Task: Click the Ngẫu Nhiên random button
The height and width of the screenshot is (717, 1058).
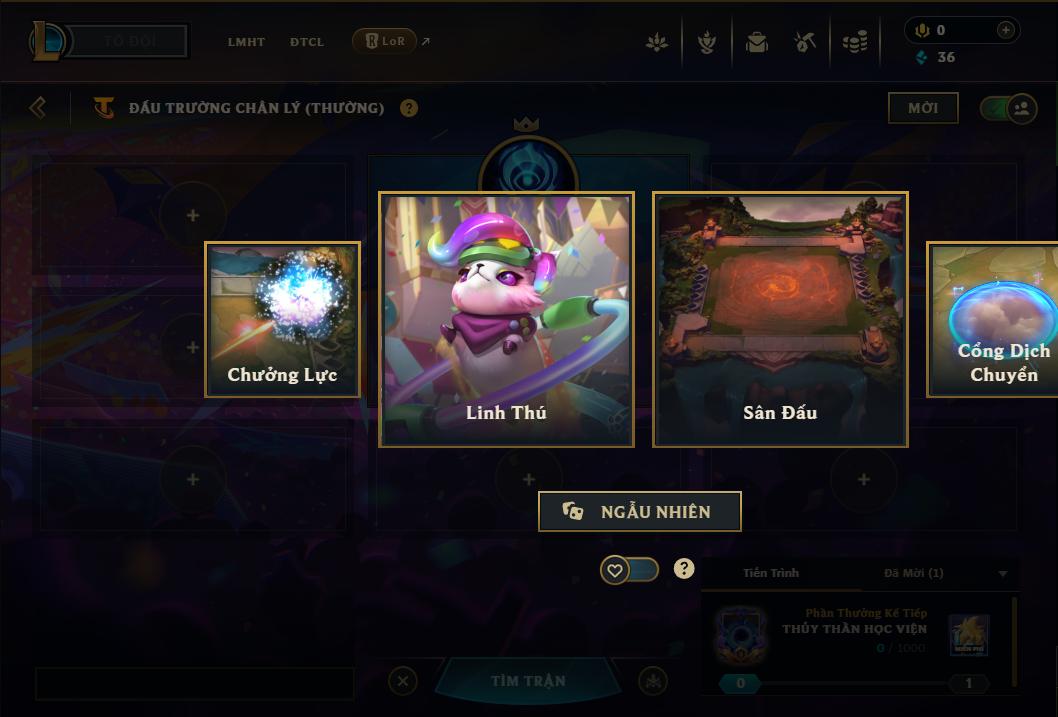Action: [x=640, y=512]
